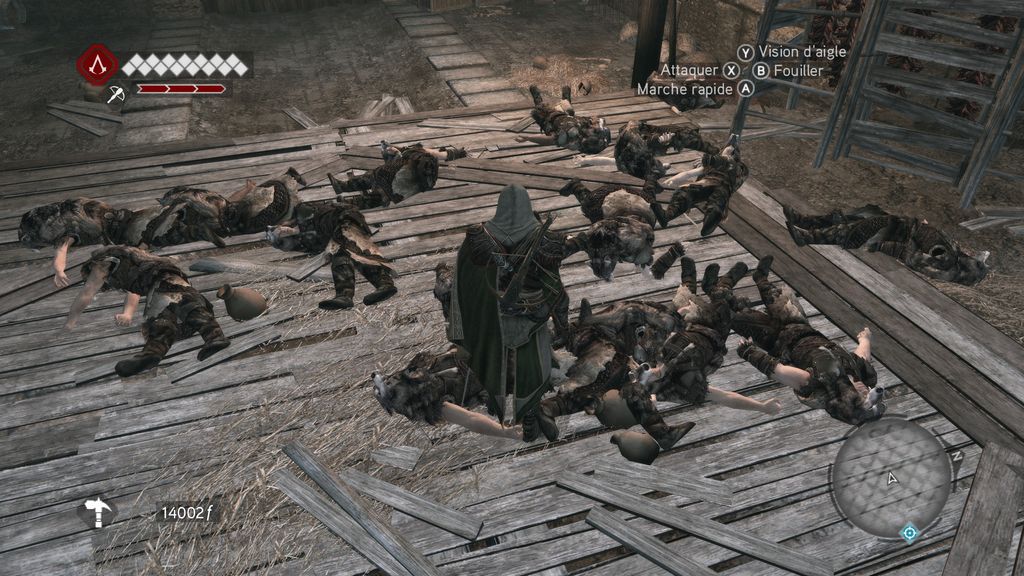Screen dimensions: 1024x576
Task: Click the blue target marker on the minimap
Action: point(909,532)
